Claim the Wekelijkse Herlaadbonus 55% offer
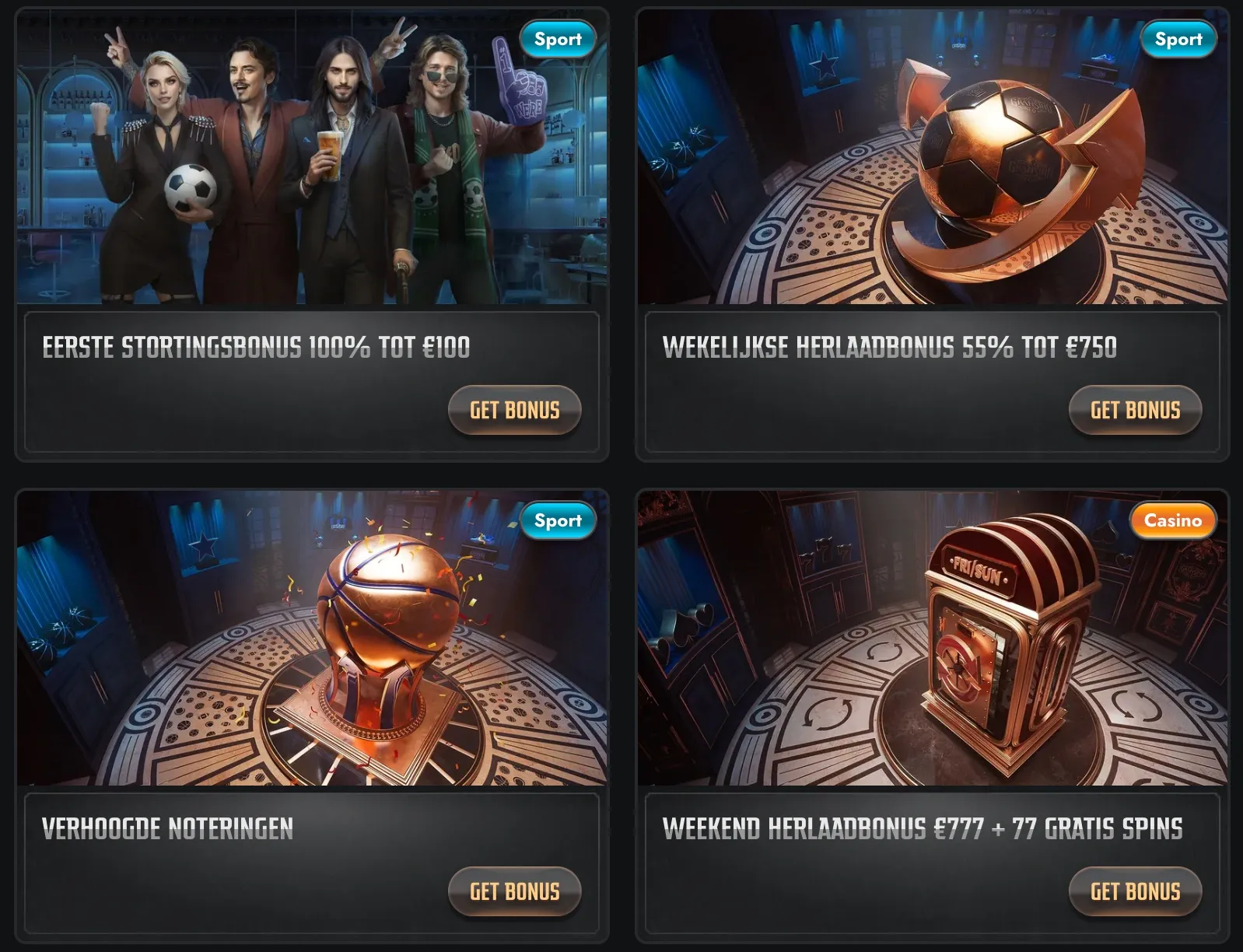The width and height of the screenshot is (1243, 952). click(1135, 410)
